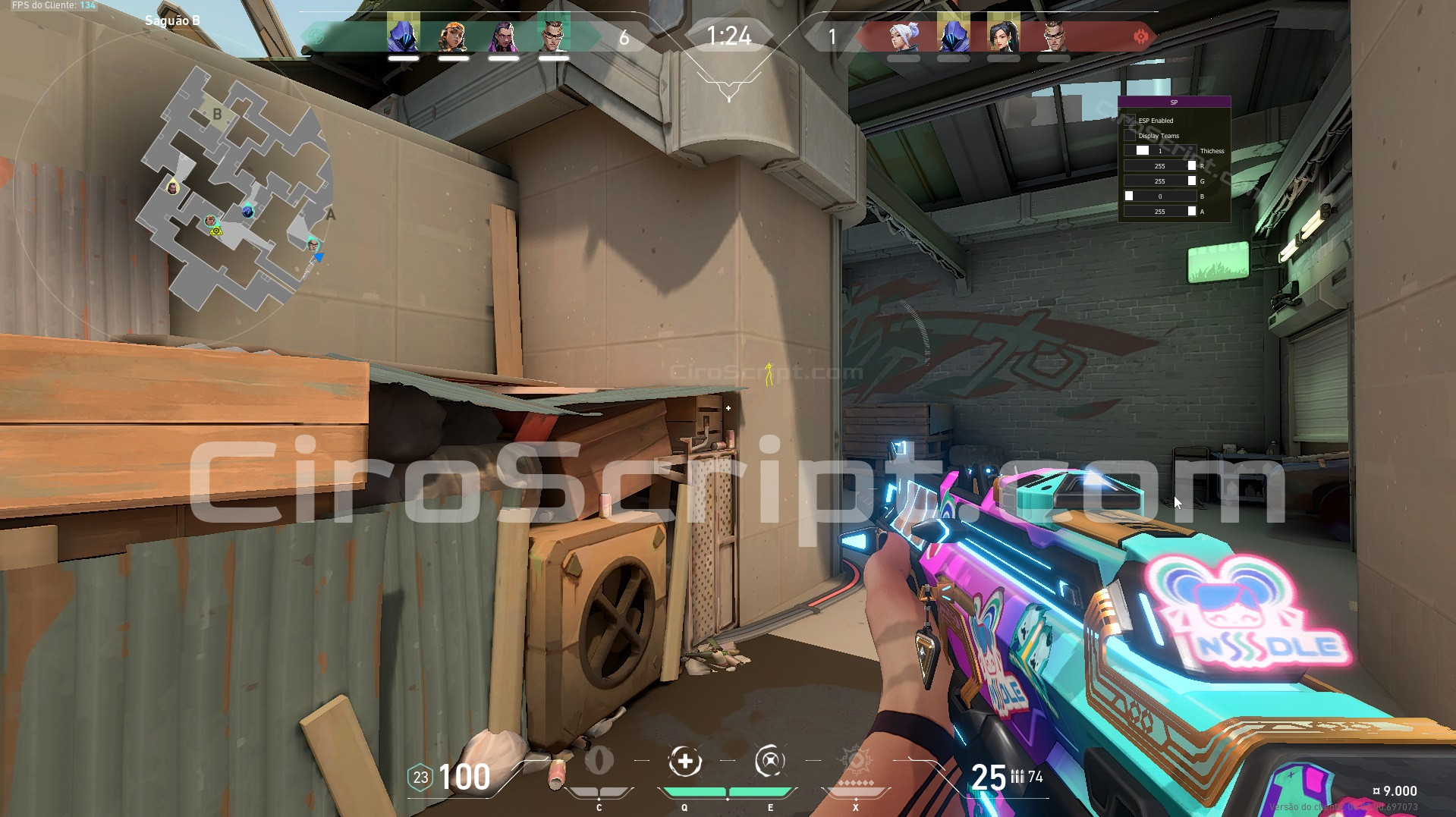Check the Display Teams checkbox

pos(1128,135)
